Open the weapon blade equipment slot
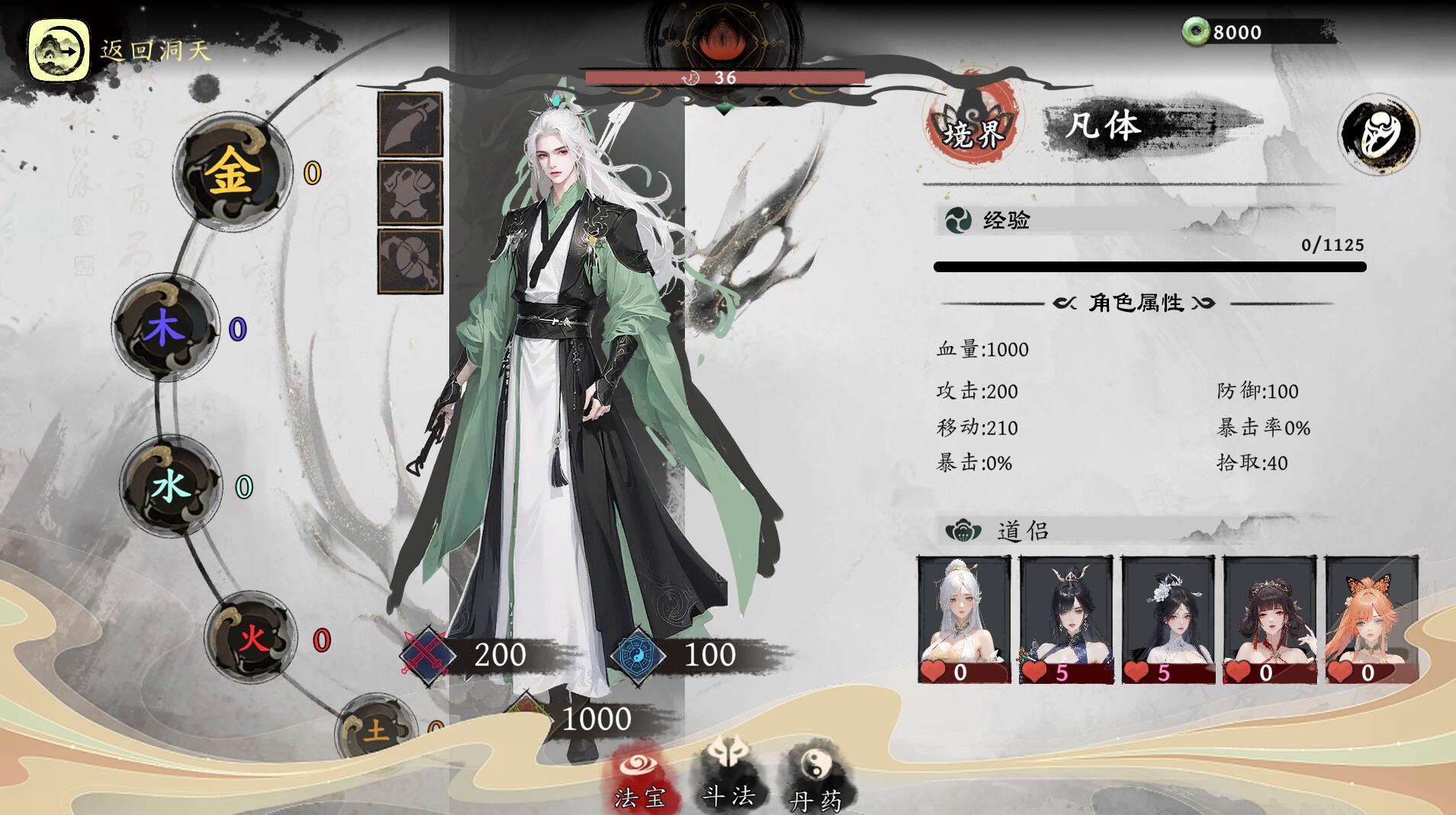The height and width of the screenshot is (815, 1456). pos(410,126)
